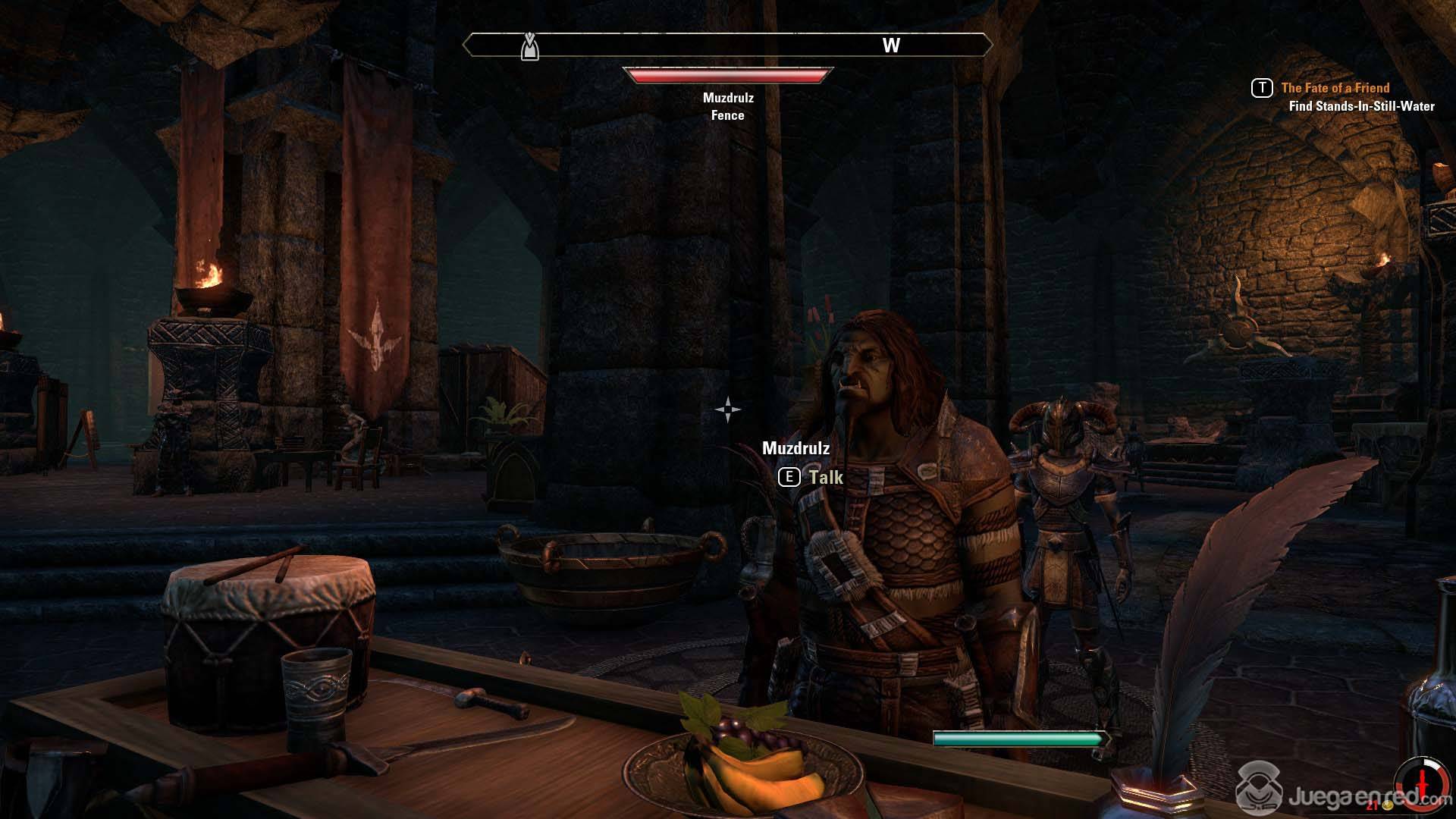Click the quest marker icon on the compass
The height and width of the screenshot is (819, 1456).
(x=529, y=46)
